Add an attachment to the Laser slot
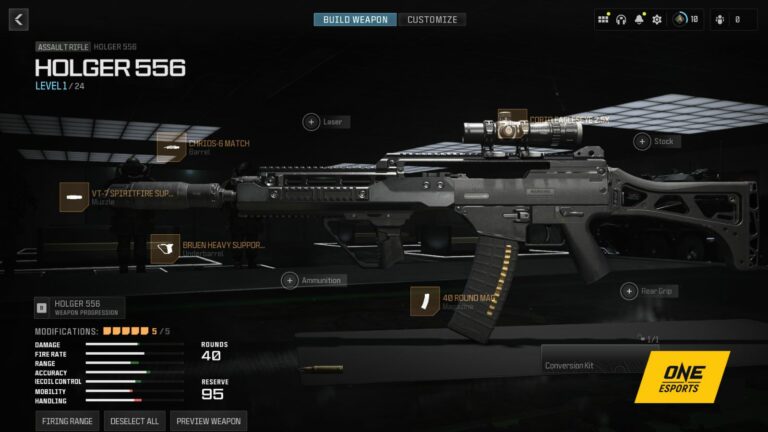768x432 pixels. [x=311, y=122]
